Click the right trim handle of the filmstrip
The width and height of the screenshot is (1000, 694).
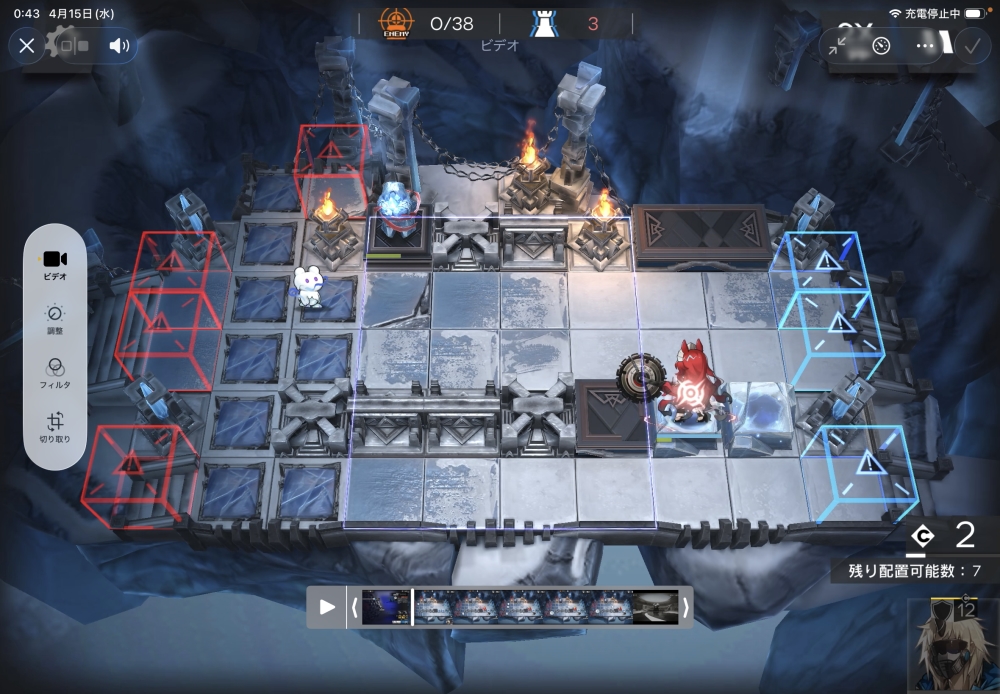(x=685, y=607)
